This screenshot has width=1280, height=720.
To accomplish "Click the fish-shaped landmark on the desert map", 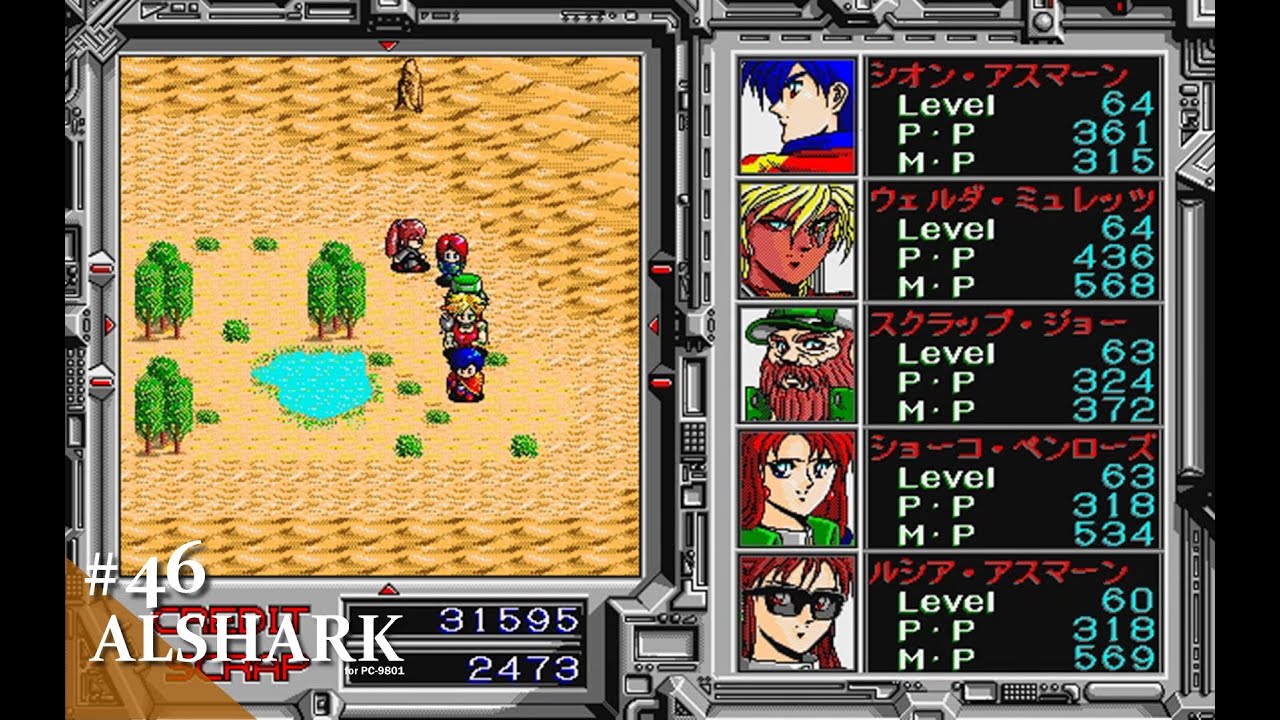I will point(407,85).
